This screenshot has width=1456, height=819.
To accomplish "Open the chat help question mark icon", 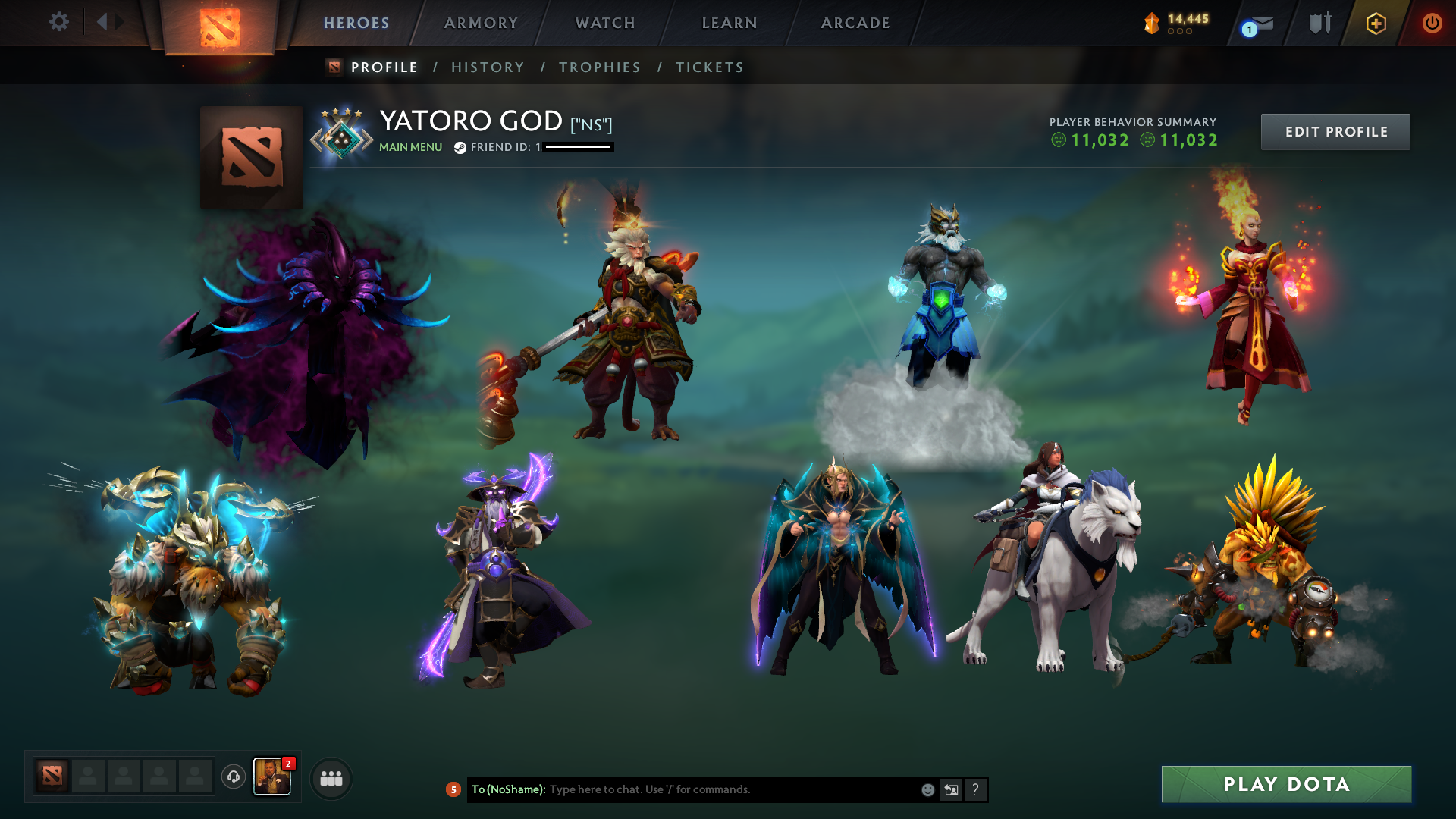I will (976, 789).
